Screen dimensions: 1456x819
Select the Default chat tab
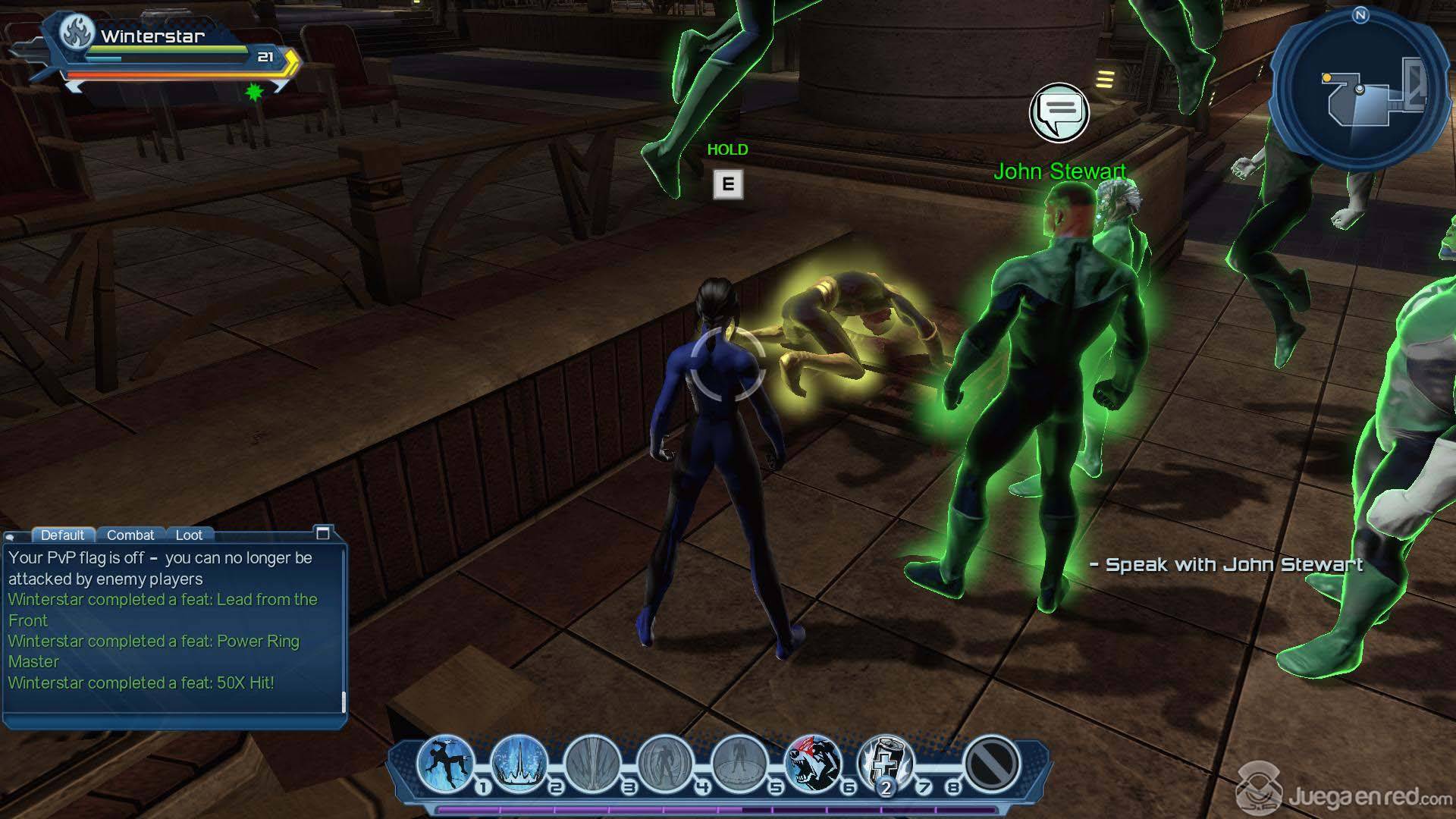[x=62, y=535]
